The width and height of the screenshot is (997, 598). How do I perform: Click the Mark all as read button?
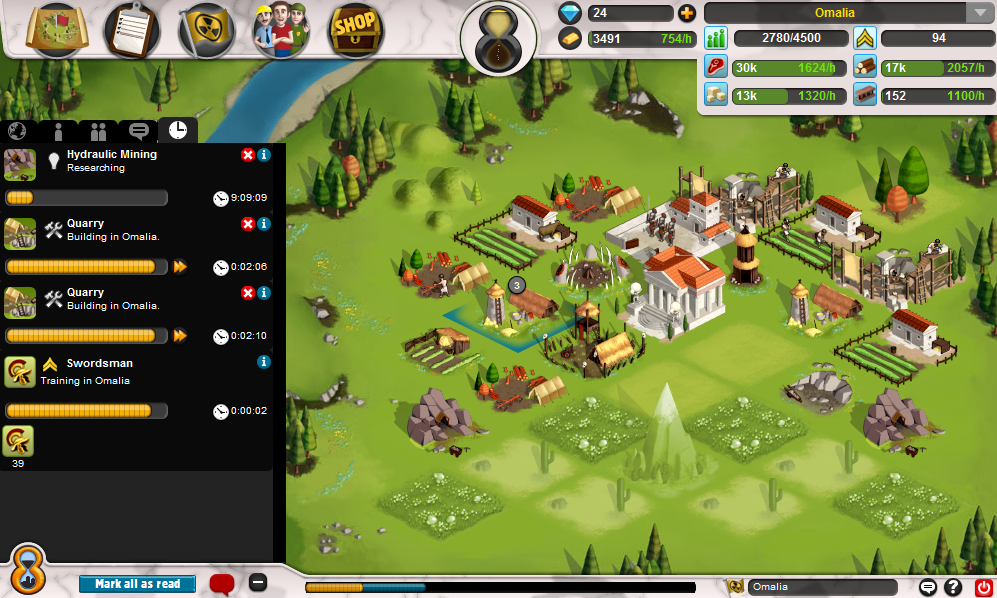coord(138,584)
